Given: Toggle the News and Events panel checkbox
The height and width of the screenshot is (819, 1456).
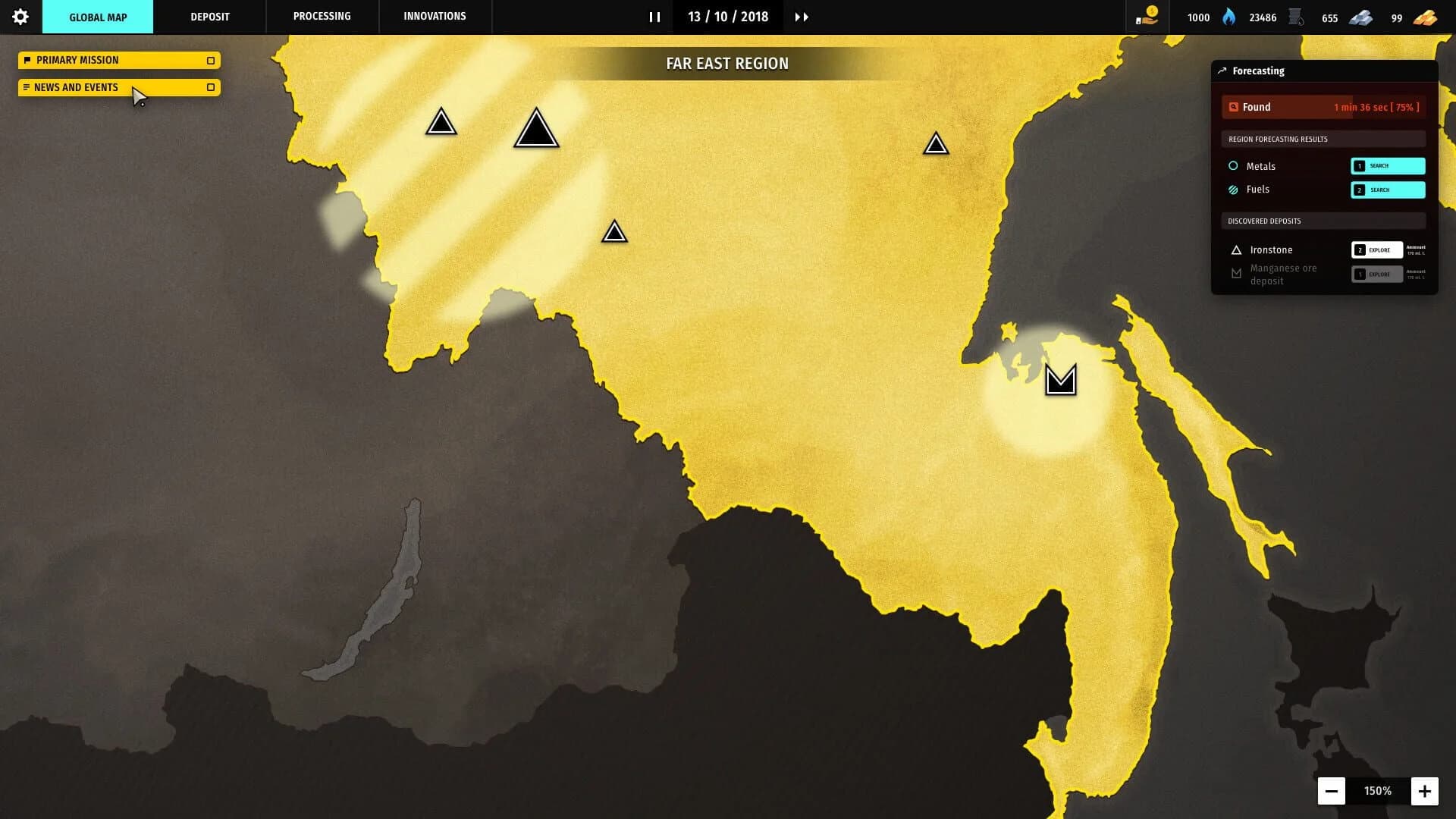Looking at the screenshot, I should (211, 87).
